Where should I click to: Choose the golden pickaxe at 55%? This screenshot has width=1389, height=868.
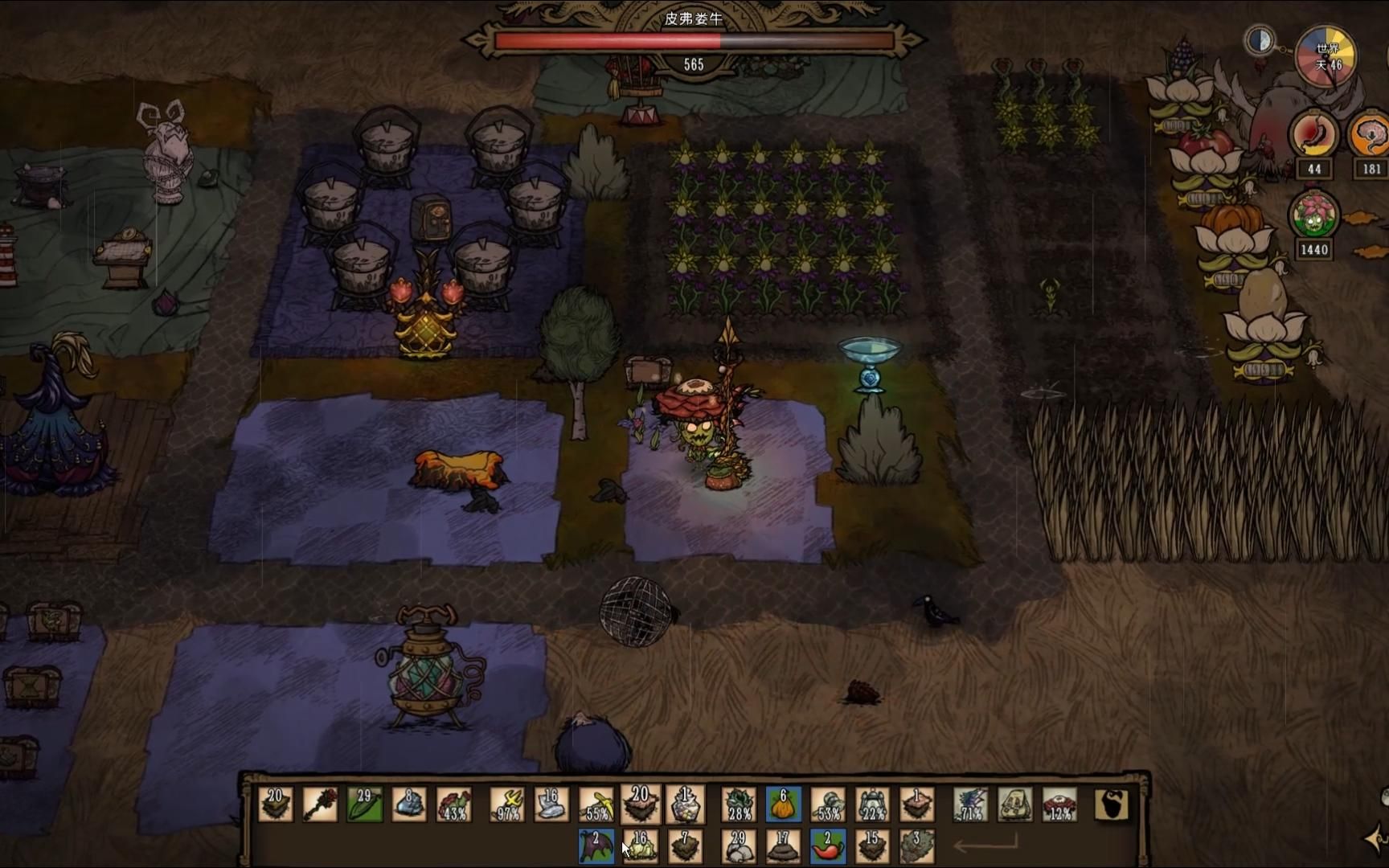[x=596, y=805]
